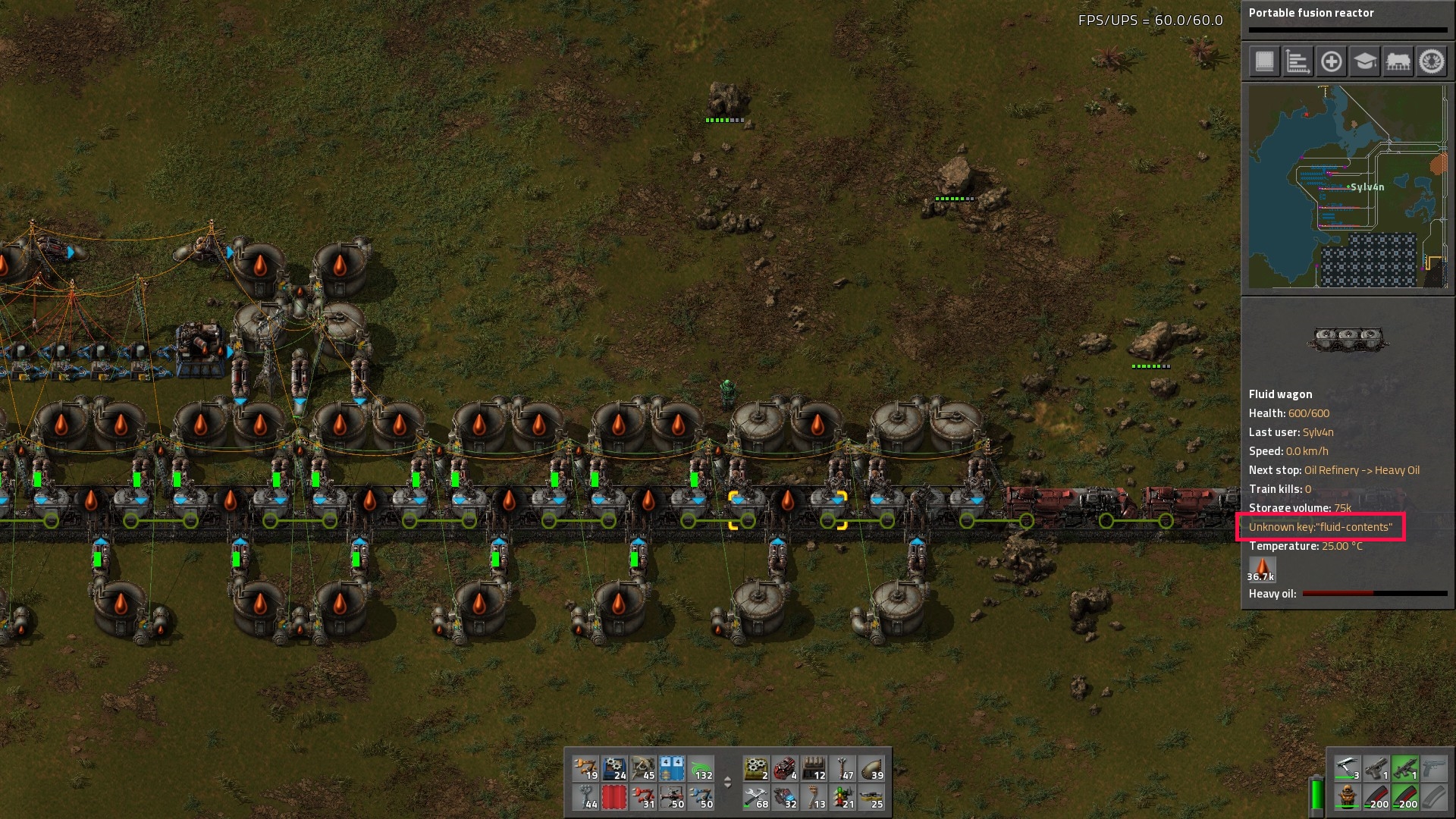The width and height of the screenshot is (1456, 819).
Task: Pick the red inserter stack of 31
Action: (x=643, y=797)
